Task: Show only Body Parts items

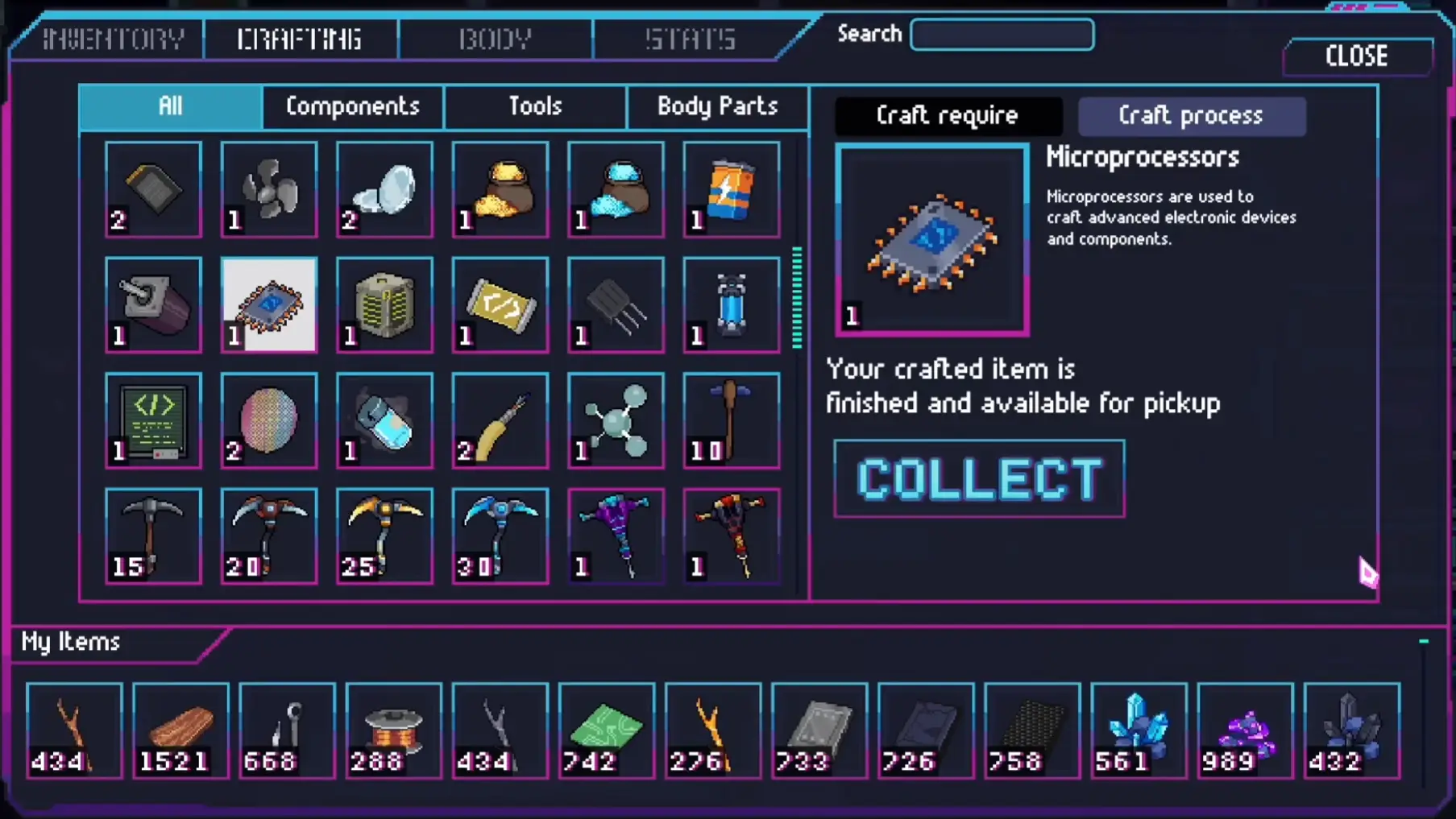Action: (x=716, y=106)
